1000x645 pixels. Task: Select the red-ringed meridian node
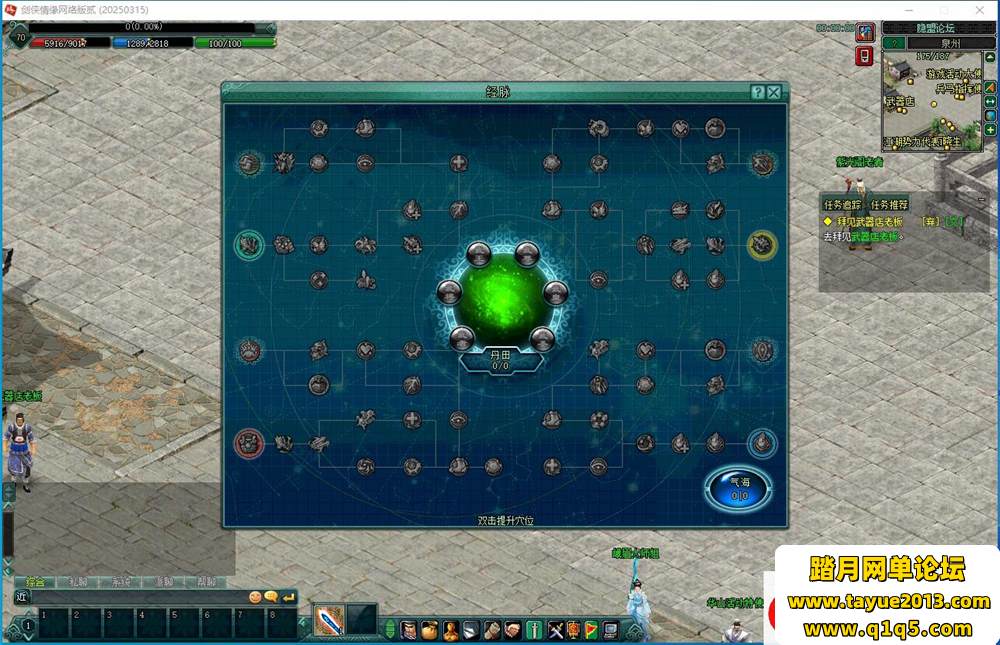pyautogui.click(x=248, y=442)
